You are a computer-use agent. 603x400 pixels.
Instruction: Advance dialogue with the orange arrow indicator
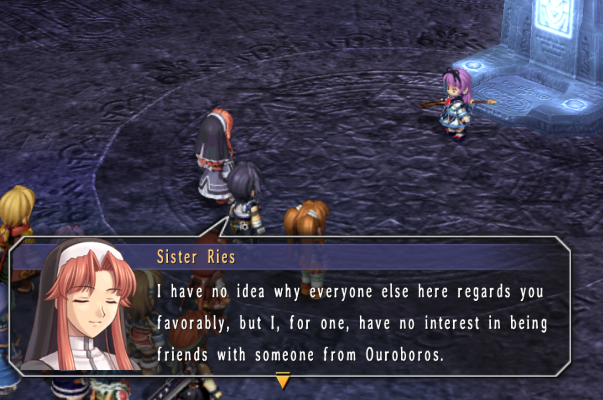[283, 380]
